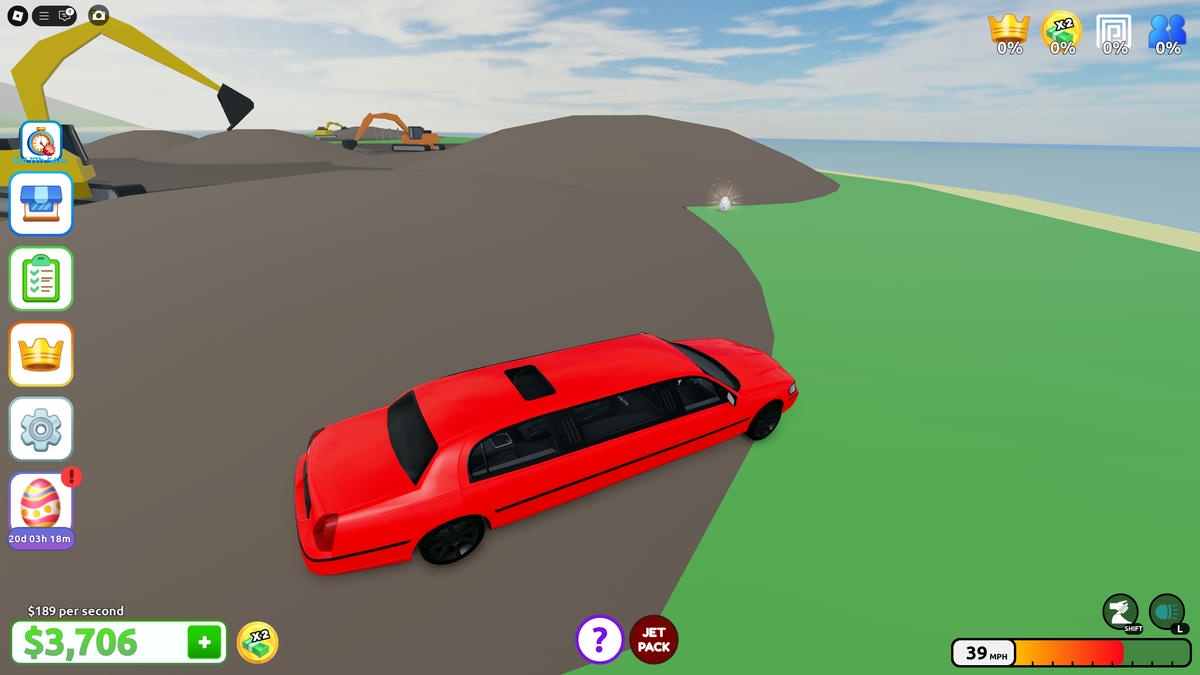Open the blue friends boost icon

coord(1167,30)
